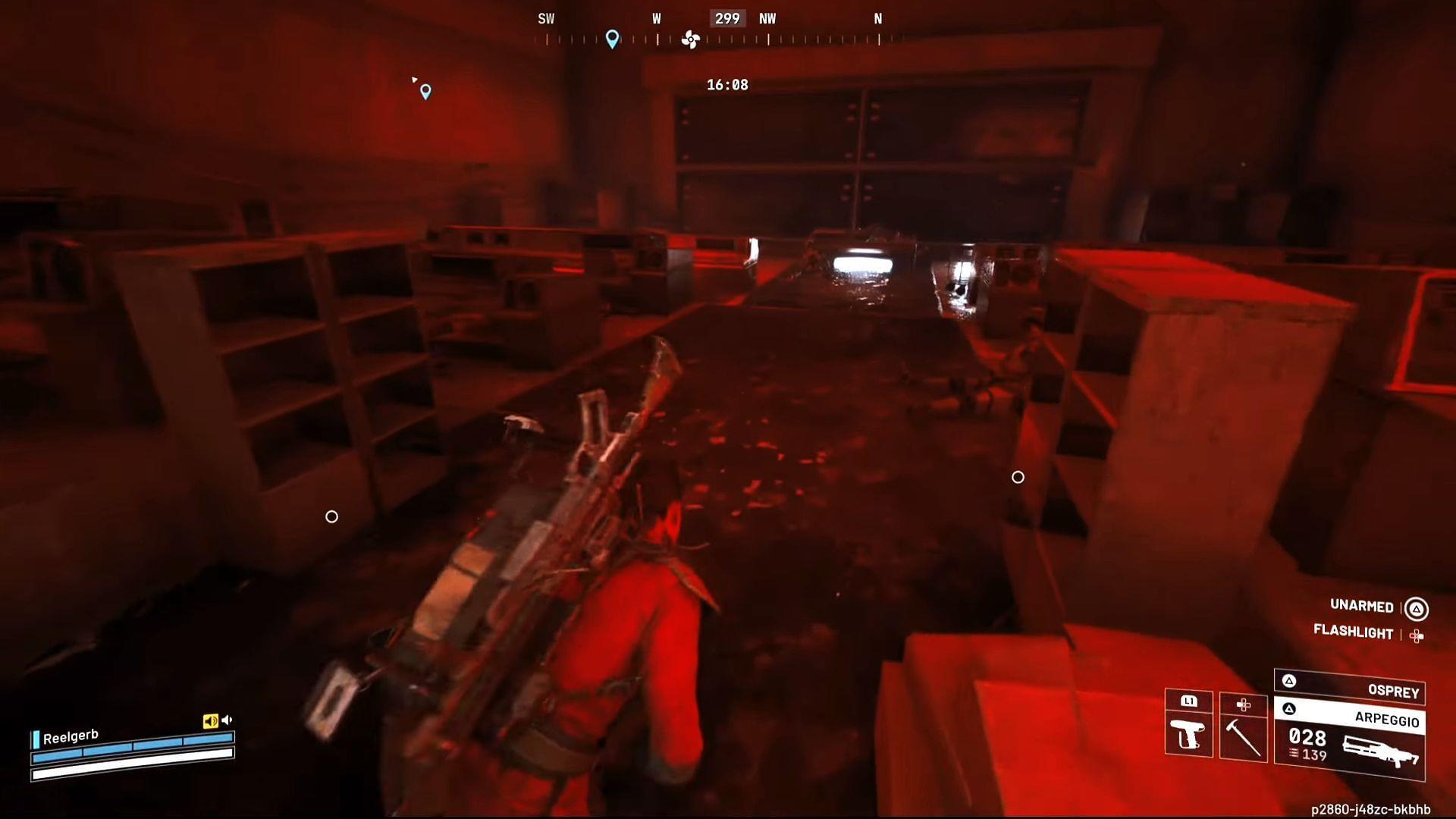Click the ammo reserve magazine icon

1294,754
